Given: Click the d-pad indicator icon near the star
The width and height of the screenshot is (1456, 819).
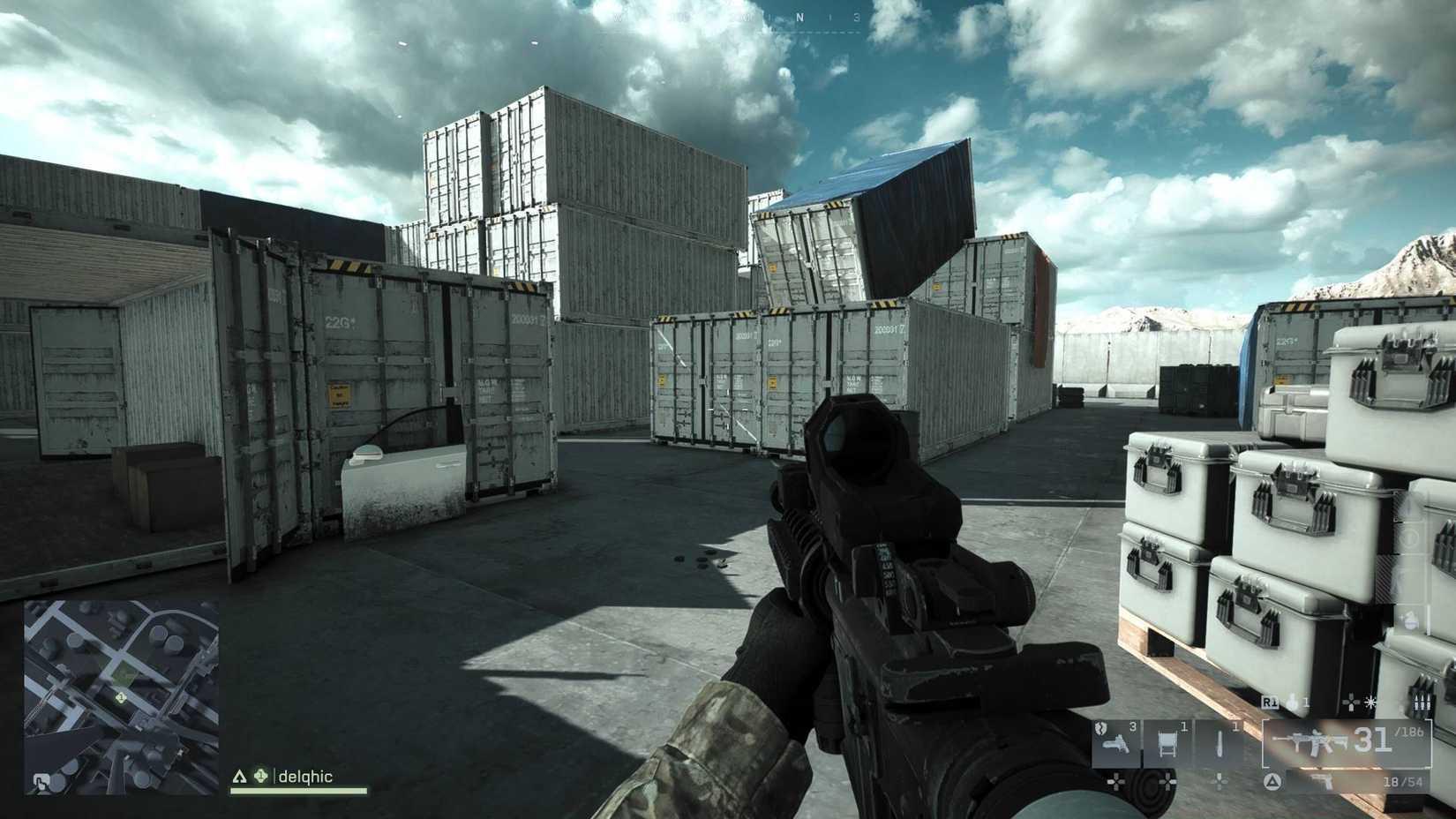Looking at the screenshot, I should click(1350, 702).
